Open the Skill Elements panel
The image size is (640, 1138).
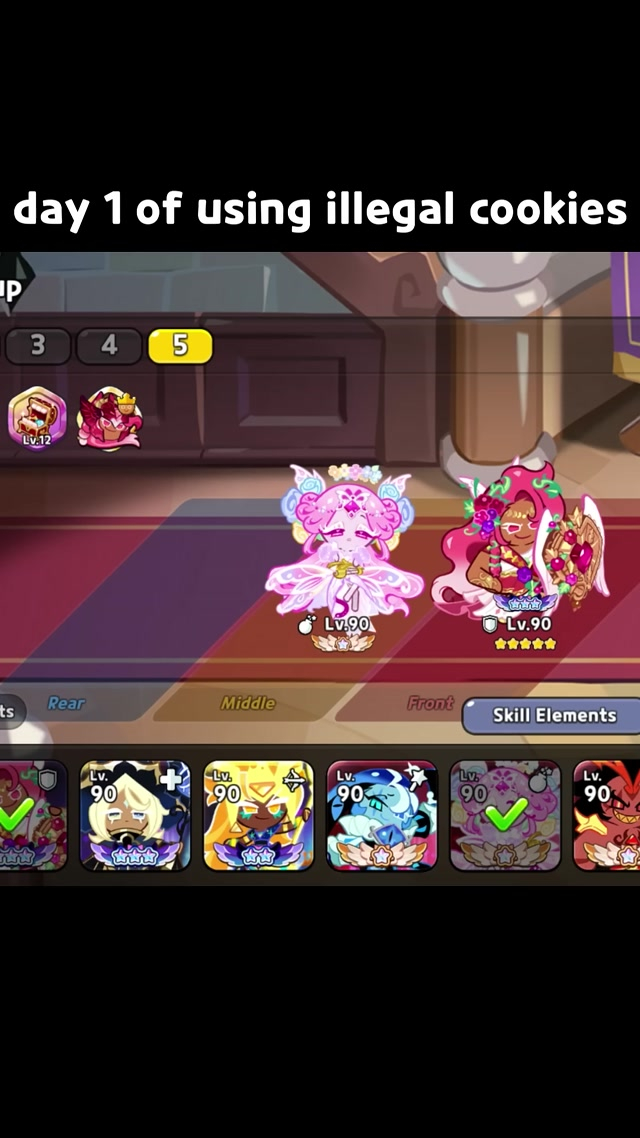coord(553,716)
